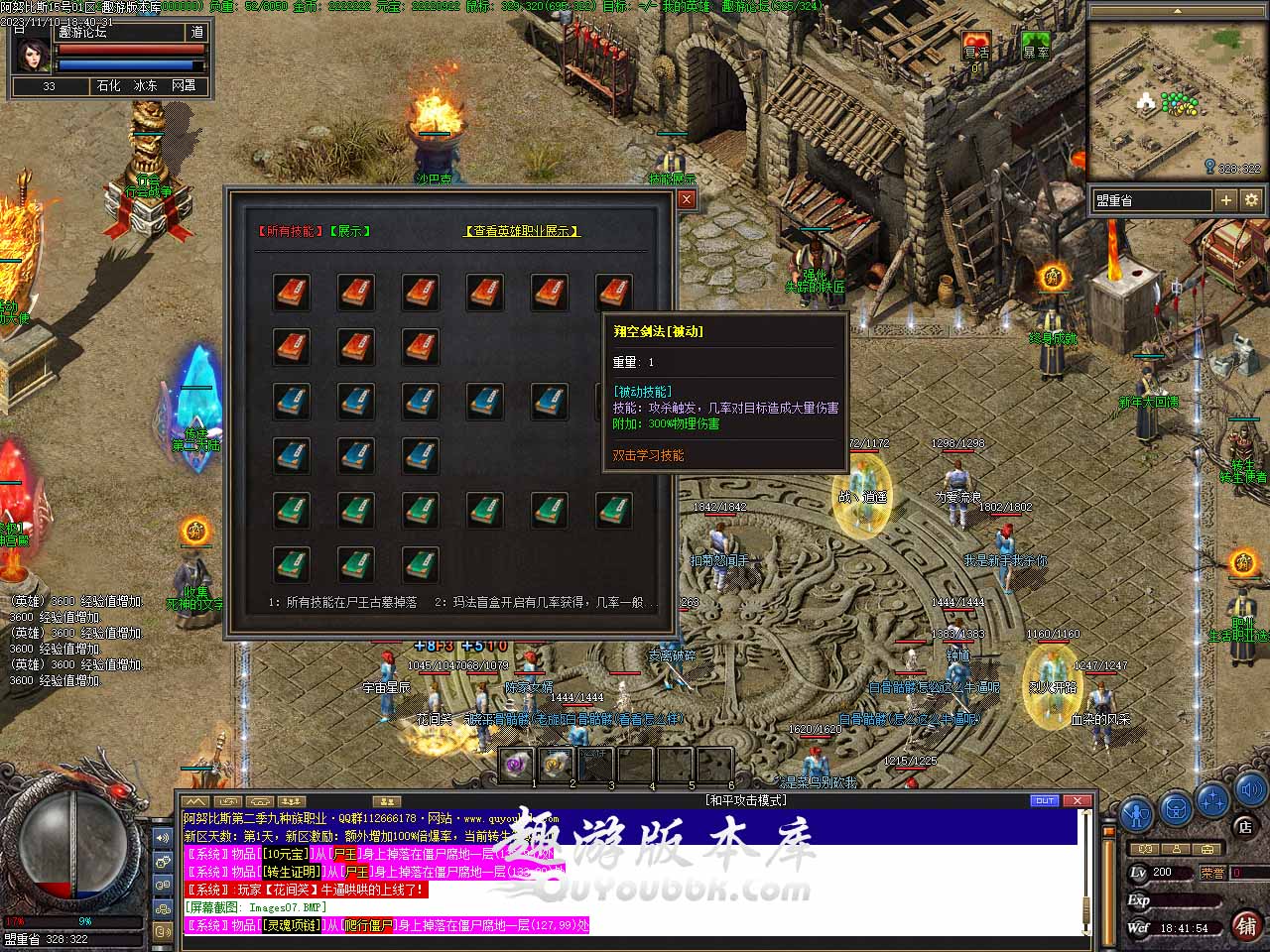Click the 复活 revive buff icon
The height and width of the screenshot is (952, 1270).
coord(976,46)
